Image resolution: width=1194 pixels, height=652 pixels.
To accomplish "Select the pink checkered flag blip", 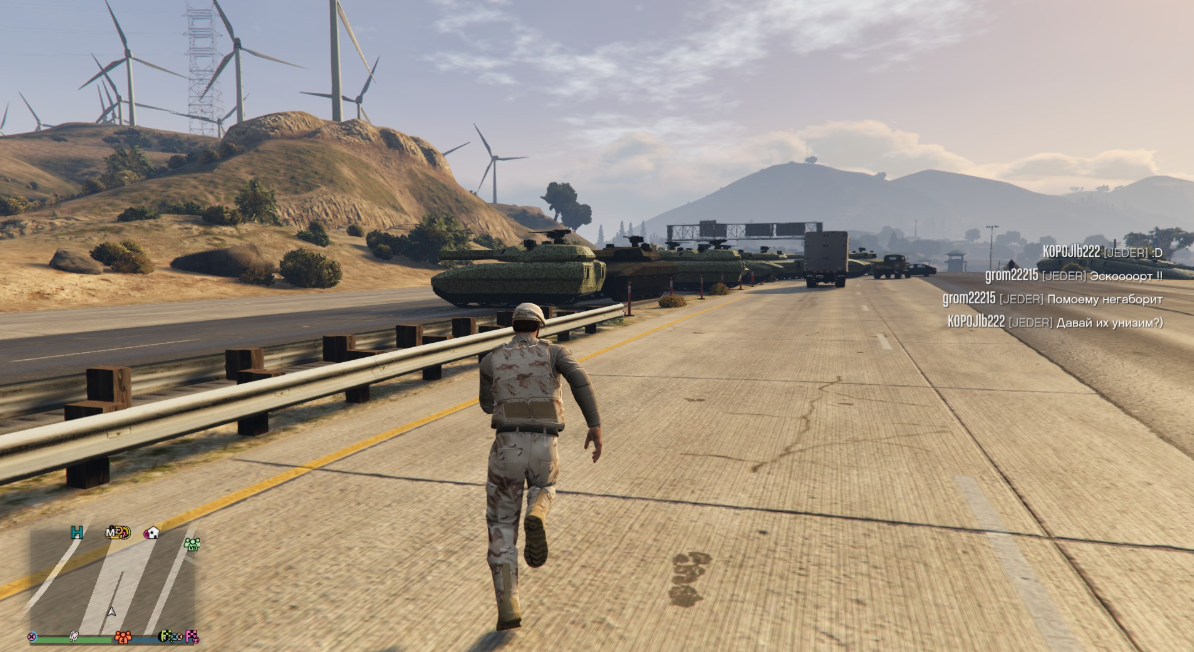I will click(191, 636).
